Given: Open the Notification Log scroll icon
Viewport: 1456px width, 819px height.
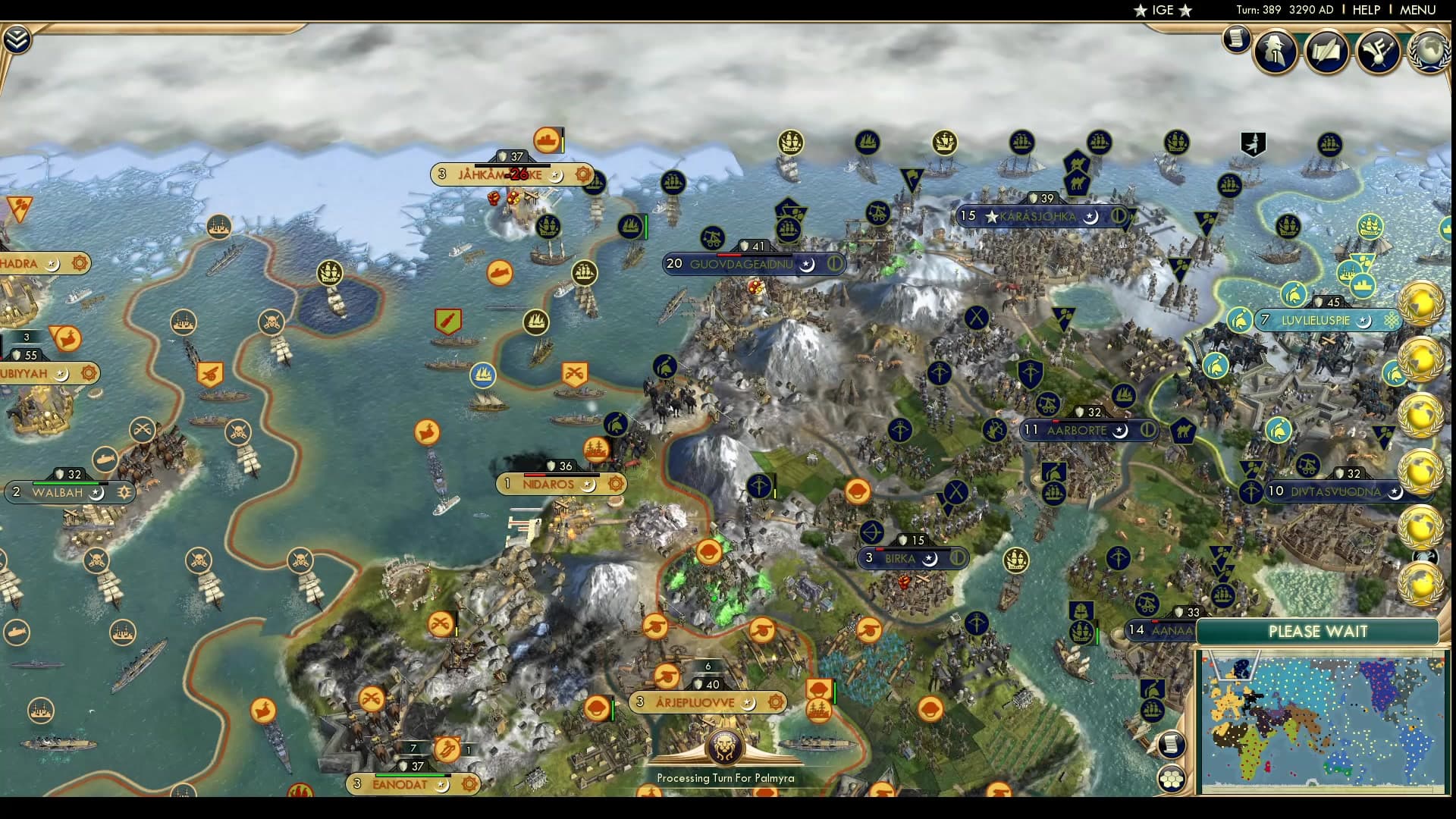Looking at the screenshot, I should coord(1238,39).
